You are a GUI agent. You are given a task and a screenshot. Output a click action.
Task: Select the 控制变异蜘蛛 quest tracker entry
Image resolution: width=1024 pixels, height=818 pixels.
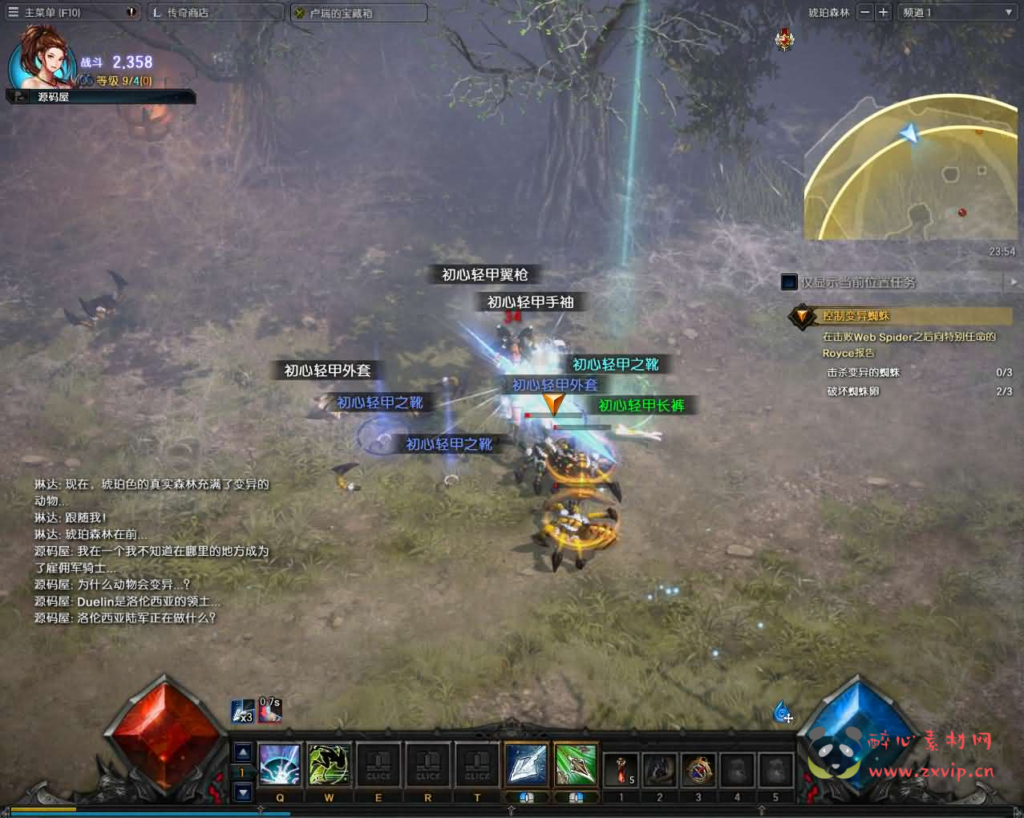[x=900, y=316]
